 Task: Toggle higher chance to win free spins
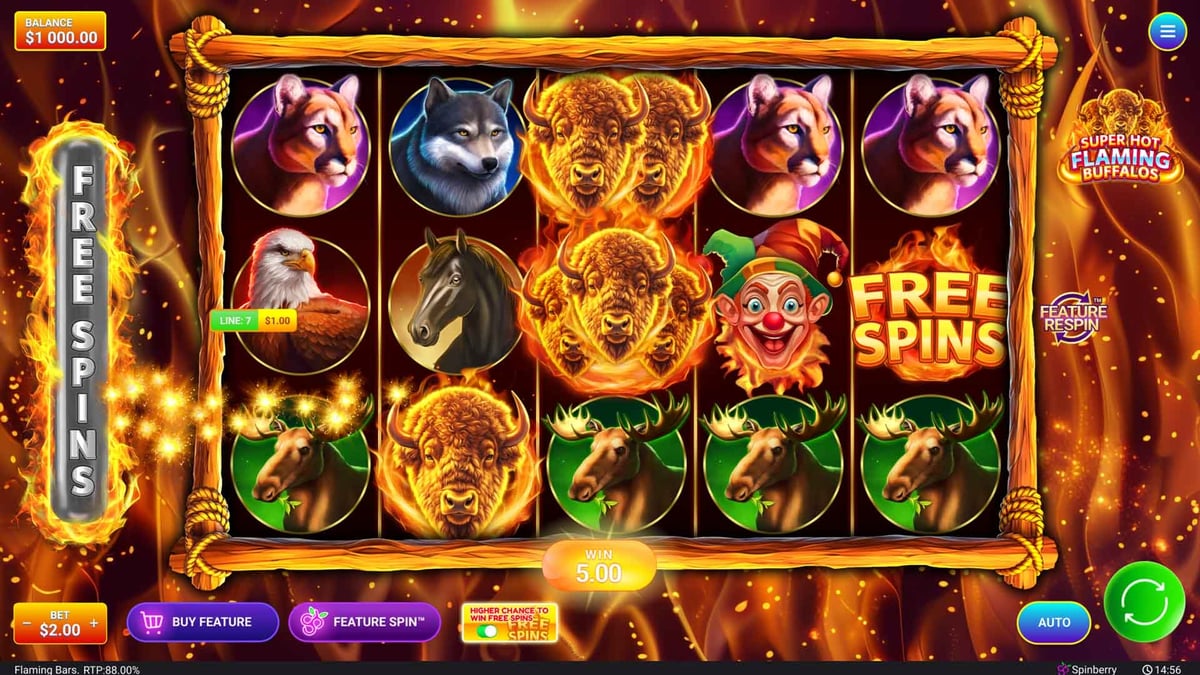click(x=488, y=631)
